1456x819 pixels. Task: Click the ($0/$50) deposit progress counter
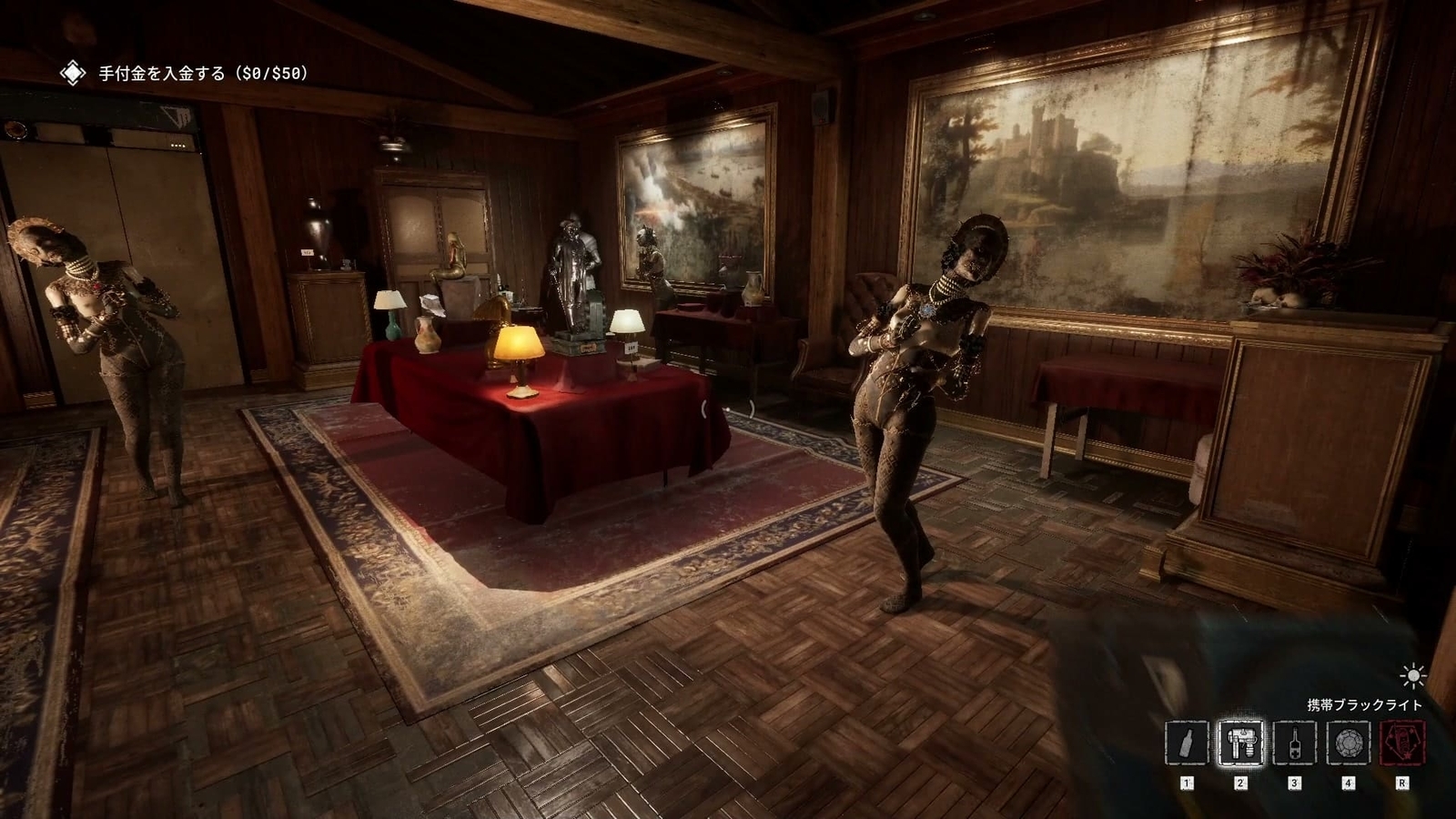point(271,73)
